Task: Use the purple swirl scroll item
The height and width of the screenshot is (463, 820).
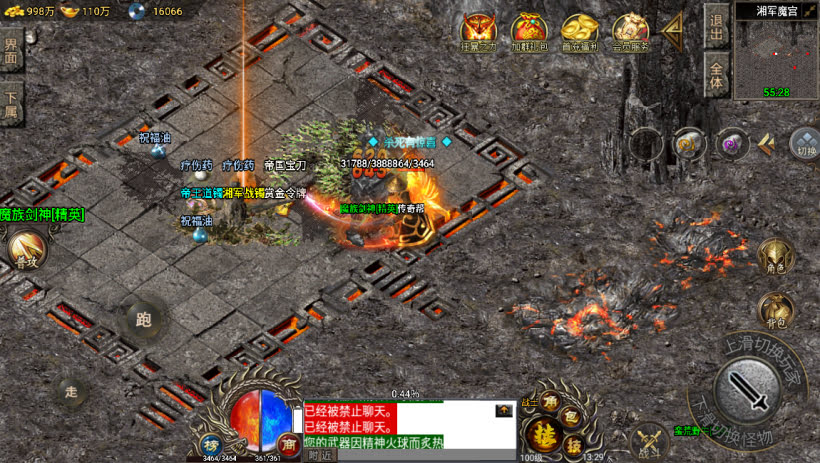Action: (x=733, y=143)
